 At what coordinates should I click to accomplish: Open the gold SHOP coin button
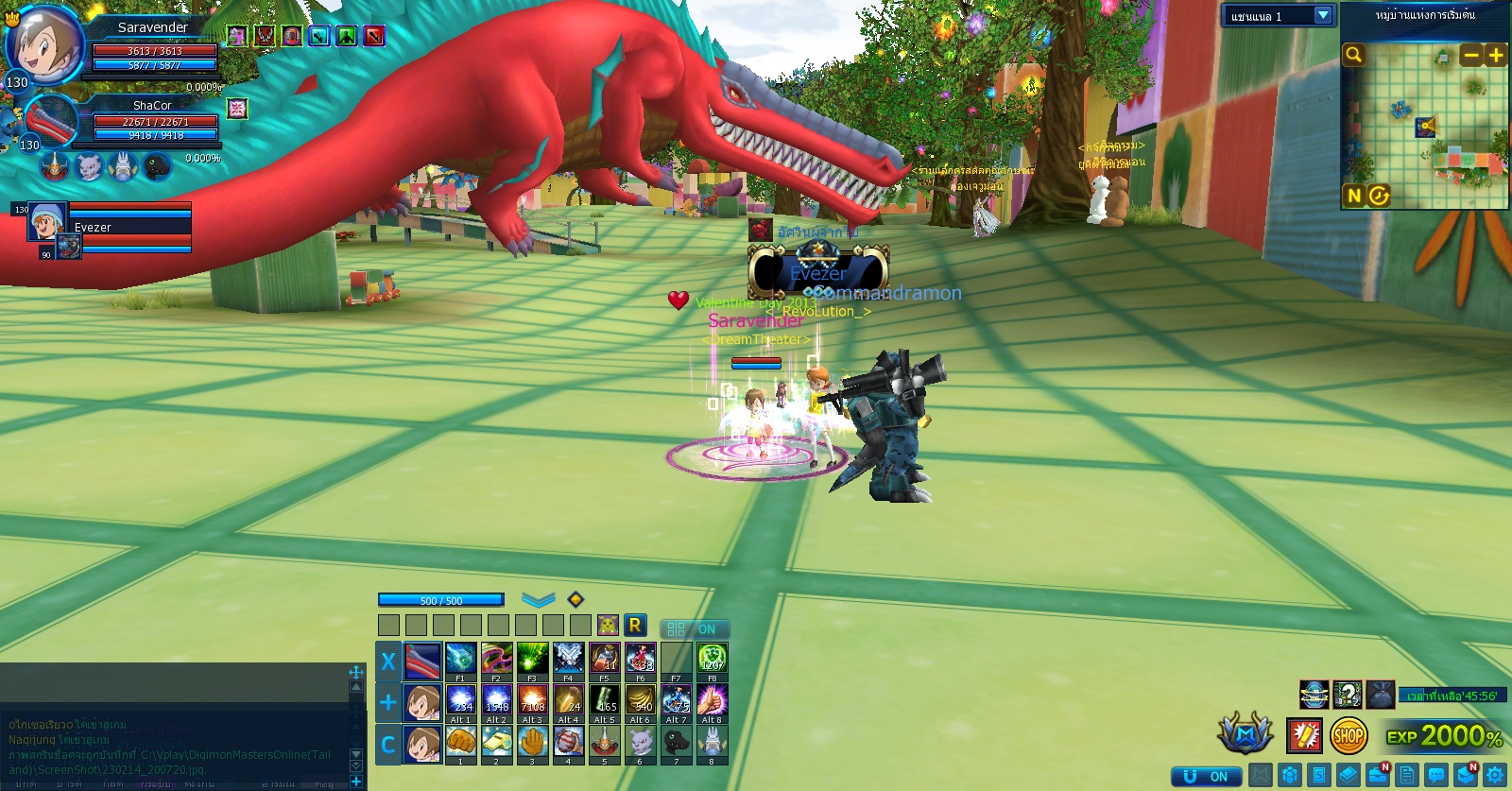pos(1349,735)
